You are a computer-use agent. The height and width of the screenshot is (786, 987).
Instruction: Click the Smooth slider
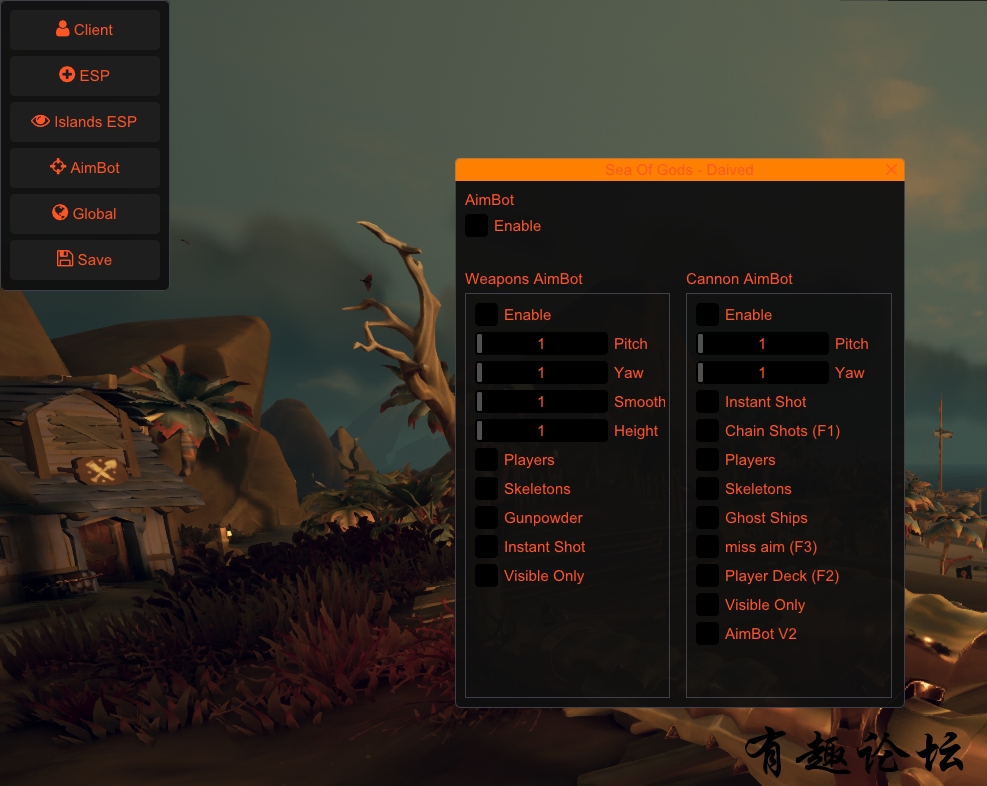542,402
